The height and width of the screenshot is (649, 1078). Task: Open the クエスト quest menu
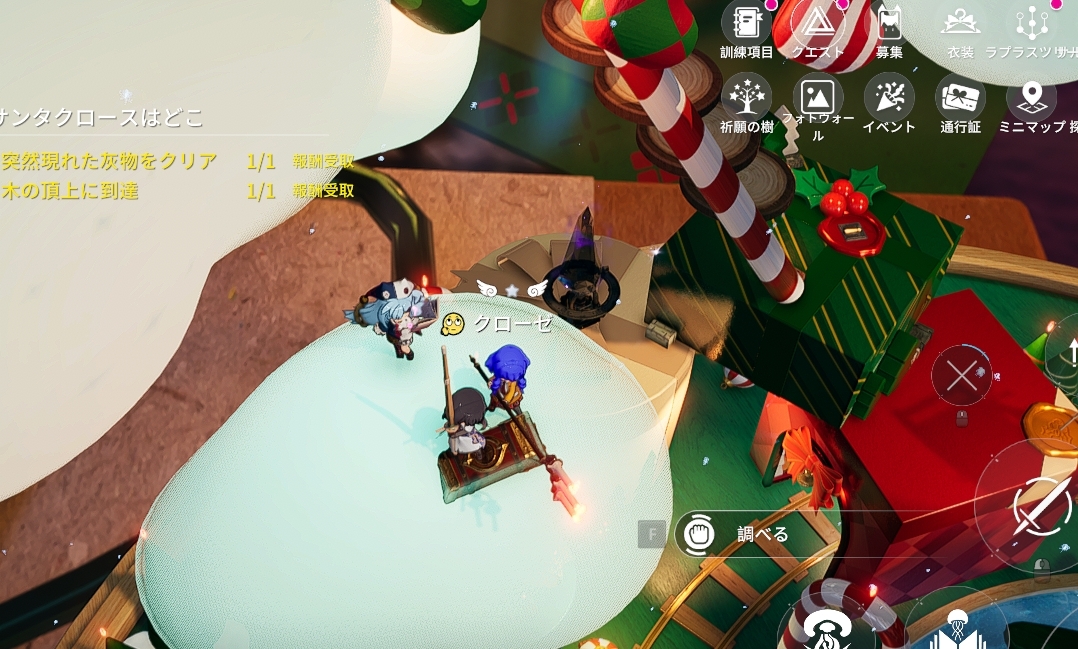(x=818, y=24)
